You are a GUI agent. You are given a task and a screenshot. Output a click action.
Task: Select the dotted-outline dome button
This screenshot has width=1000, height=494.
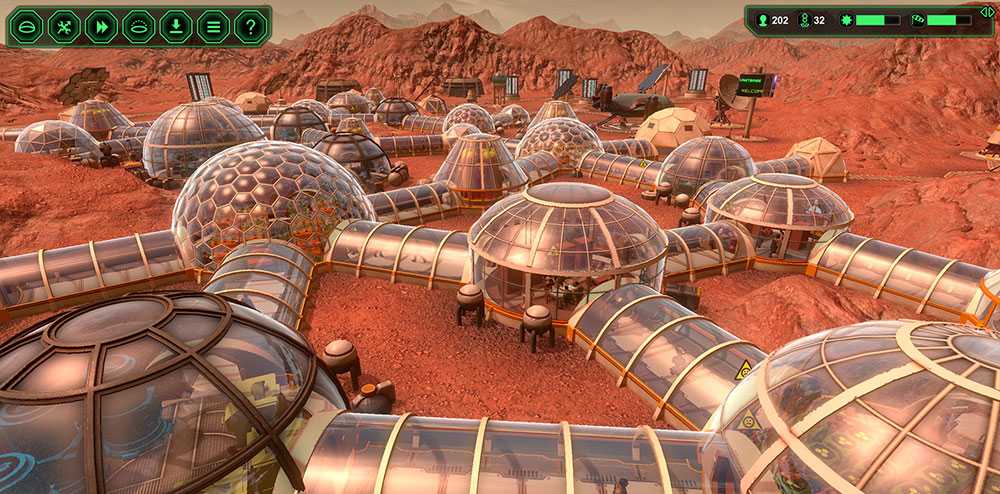point(138,27)
